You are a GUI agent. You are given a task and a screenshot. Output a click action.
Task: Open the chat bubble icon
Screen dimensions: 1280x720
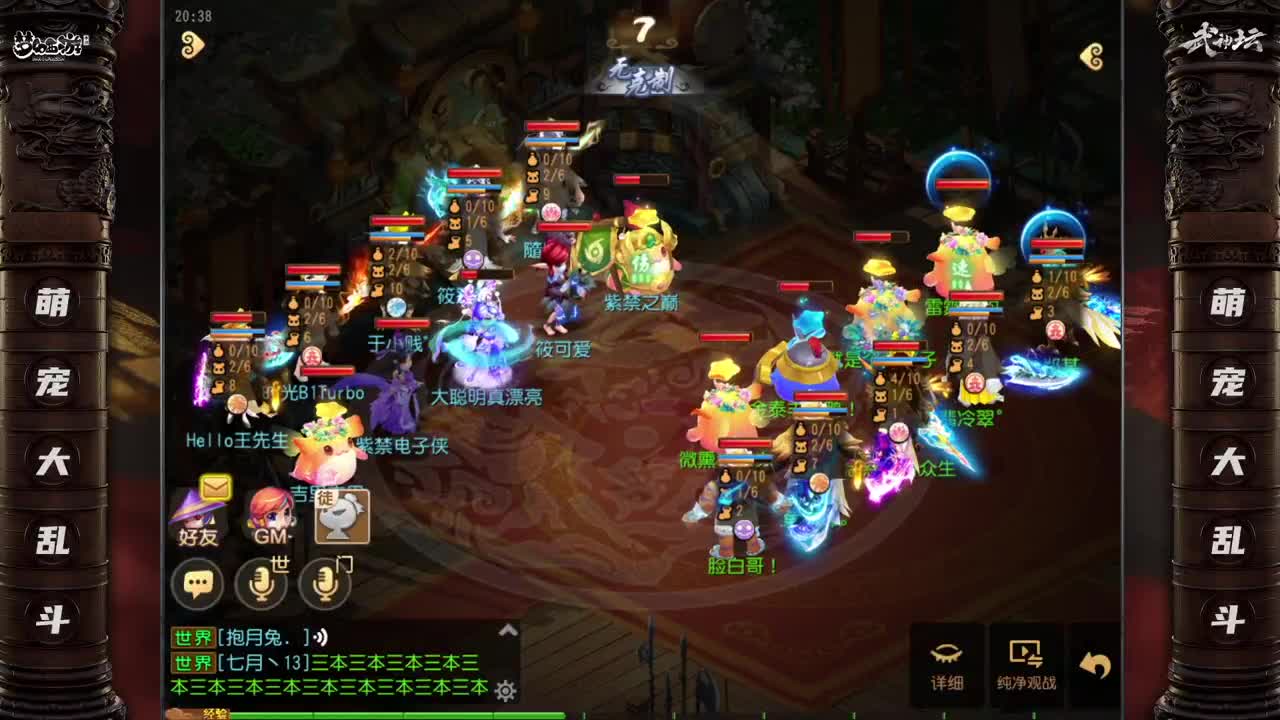click(197, 581)
